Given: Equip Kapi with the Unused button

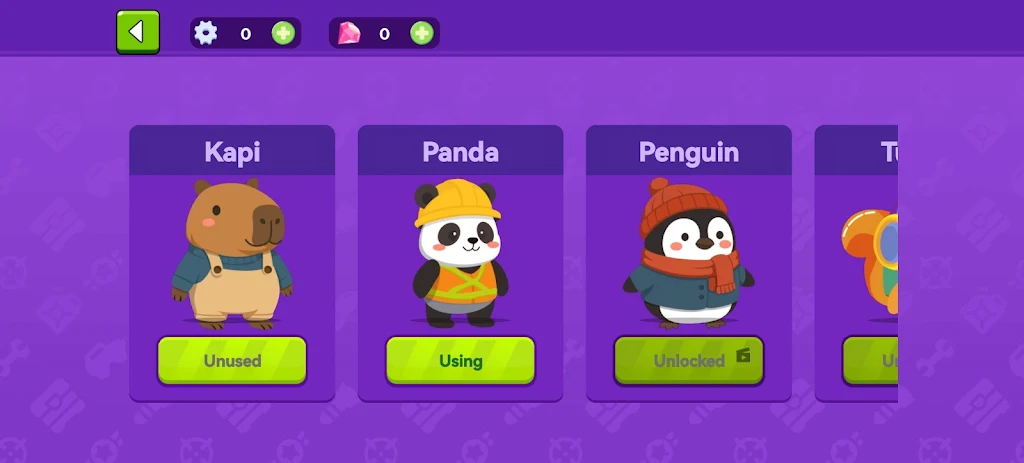Looking at the screenshot, I should click(x=232, y=360).
